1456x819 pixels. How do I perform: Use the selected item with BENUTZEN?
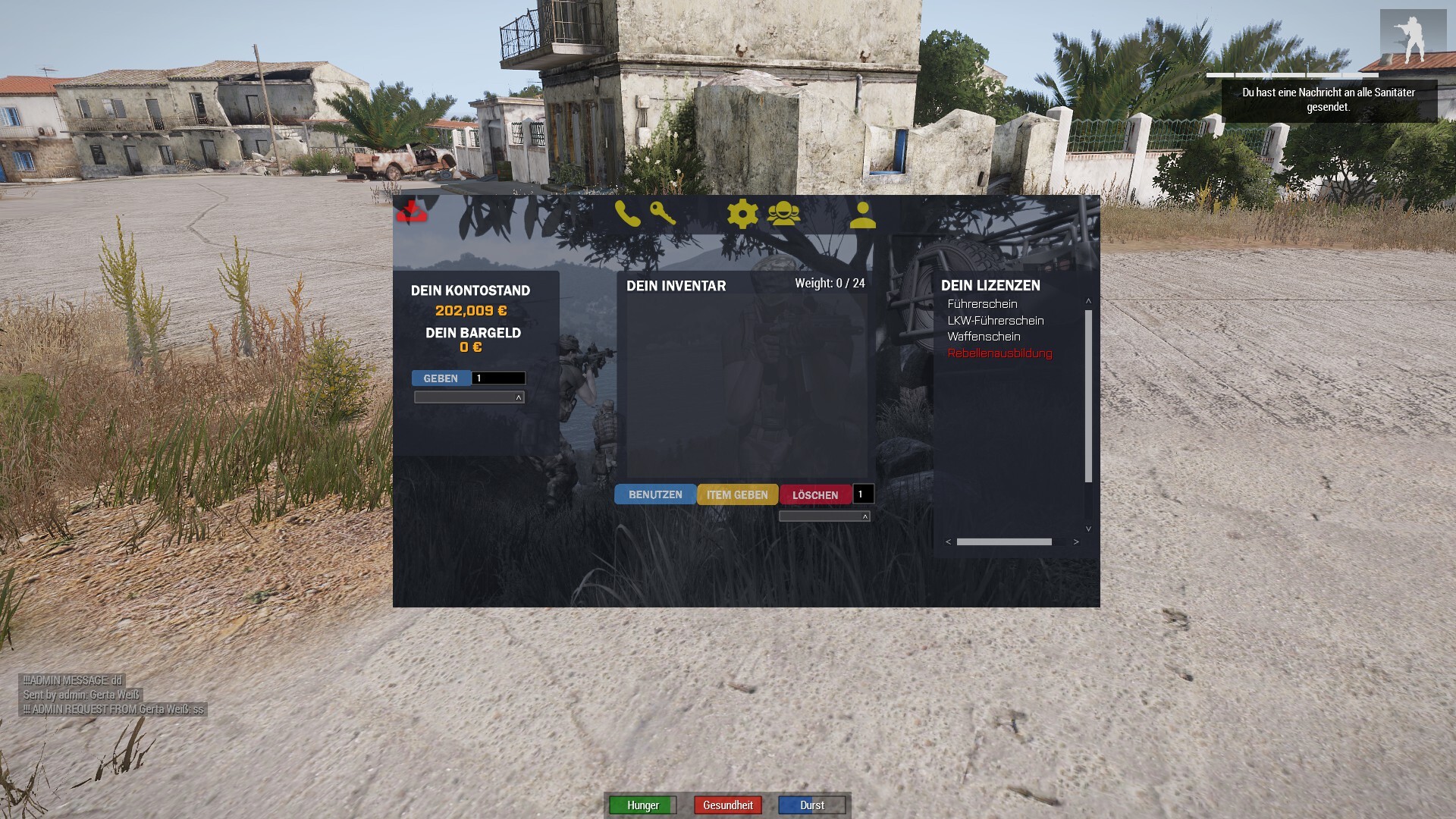655,494
